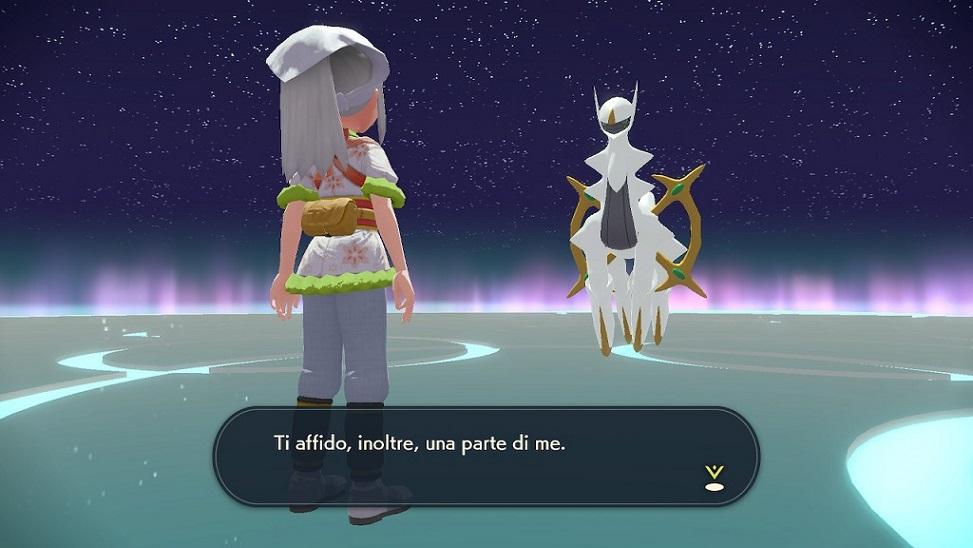The width and height of the screenshot is (973, 548).
Task: Advance the dialogue with the yellow arrow indicator
Action: pos(713,477)
